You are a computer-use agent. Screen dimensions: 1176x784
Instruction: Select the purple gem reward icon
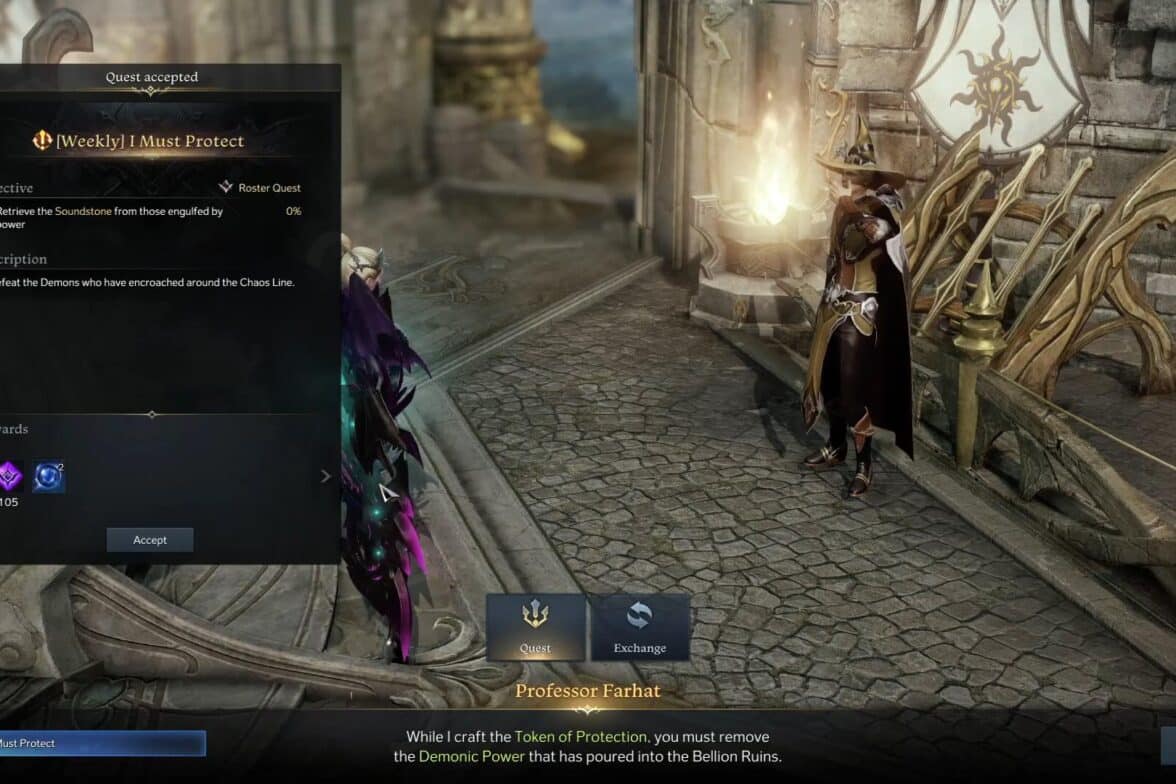click(x=8, y=477)
